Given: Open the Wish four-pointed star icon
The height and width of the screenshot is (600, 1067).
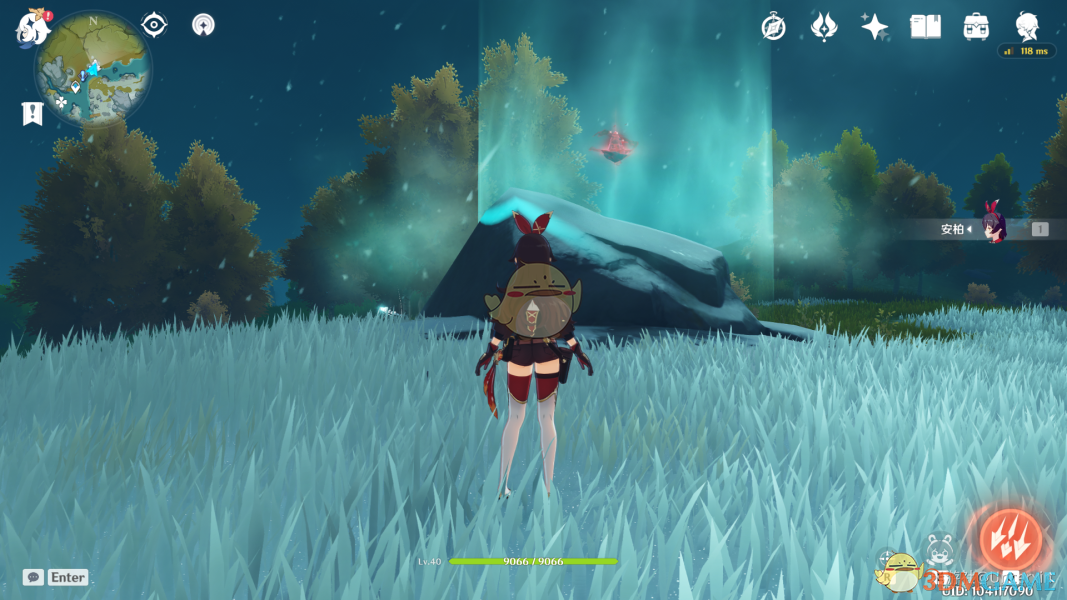Looking at the screenshot, I should coord(875,27).
